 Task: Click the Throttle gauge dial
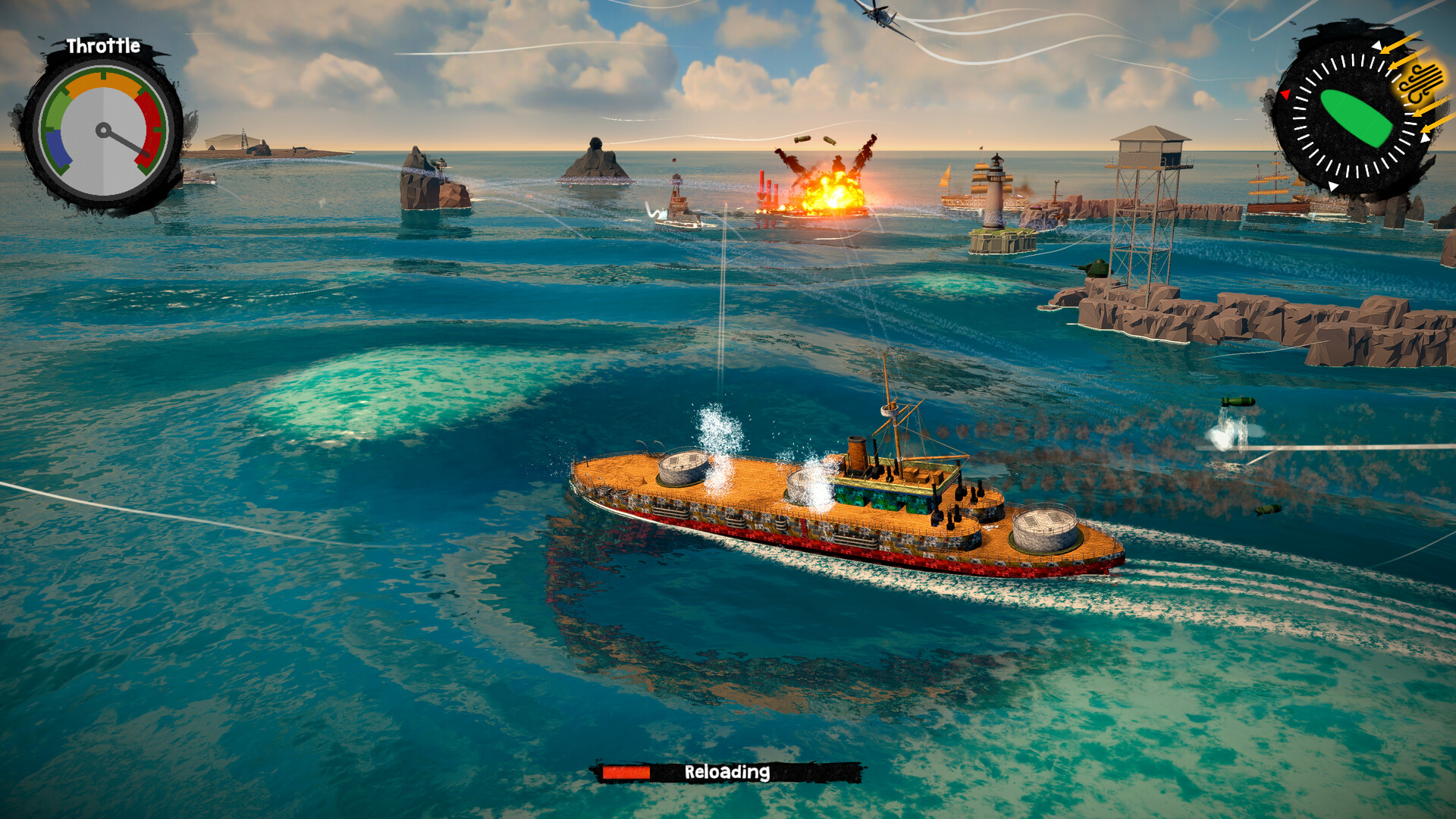(103, 131)
